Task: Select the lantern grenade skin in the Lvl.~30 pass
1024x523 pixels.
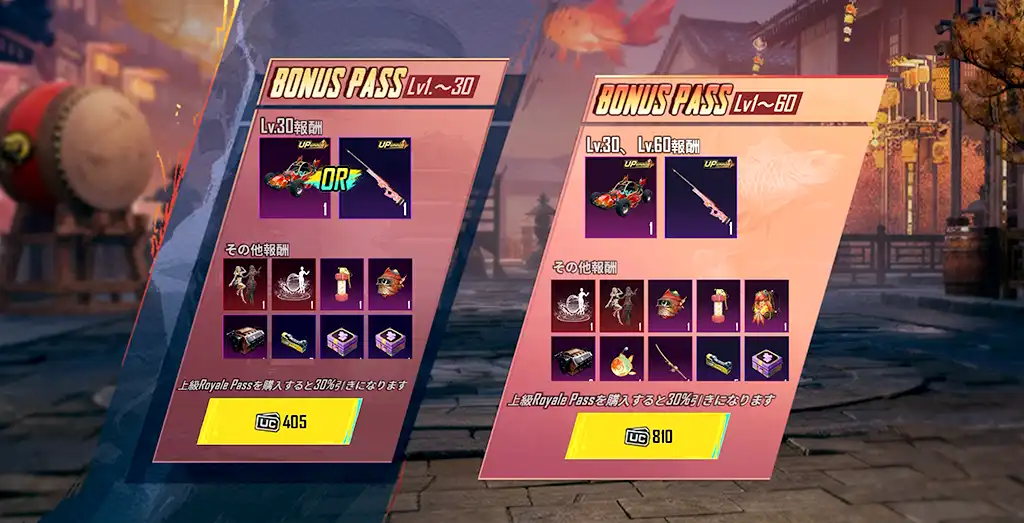Action: click(x=341, y=284)
